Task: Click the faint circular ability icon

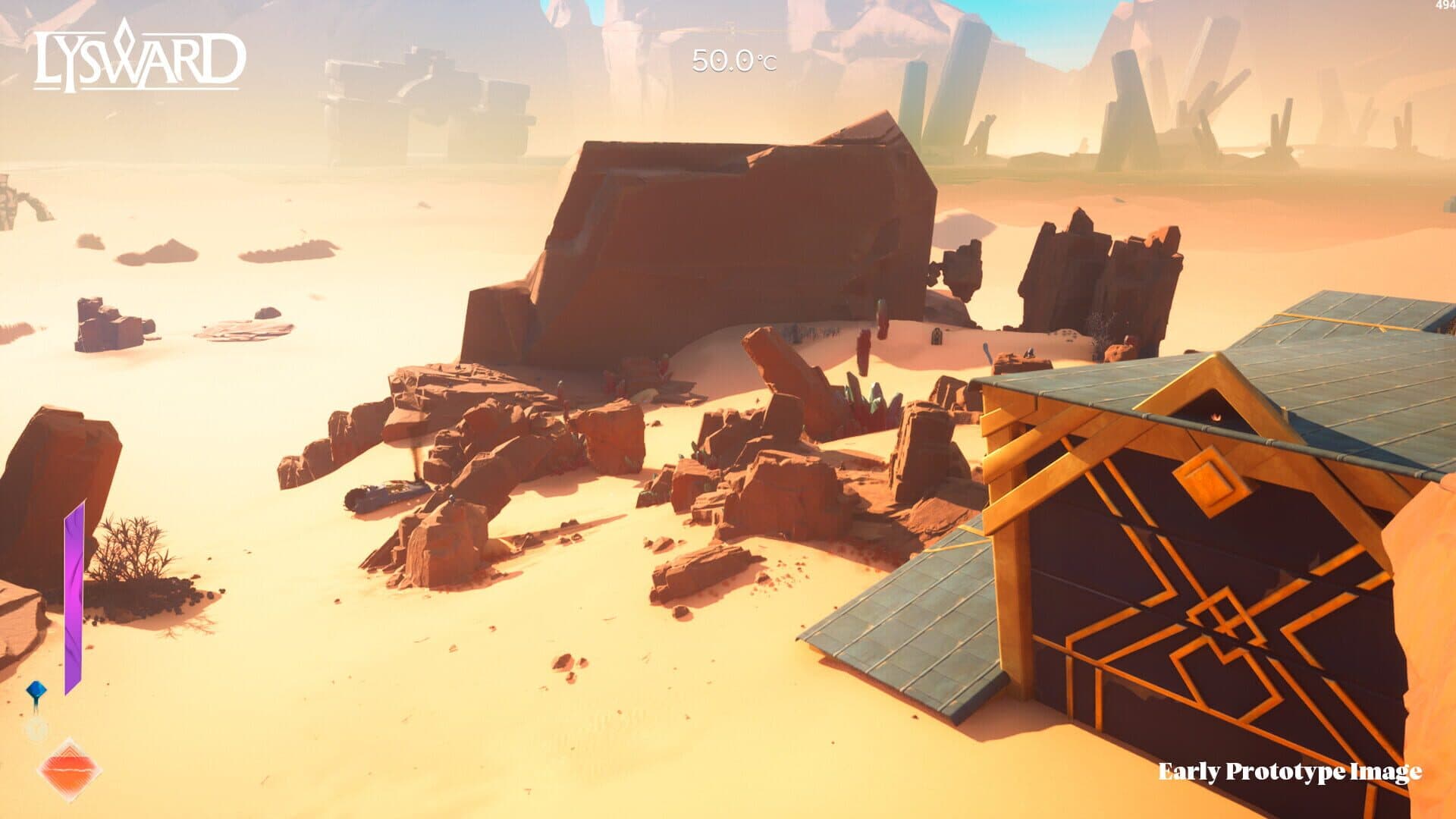Action: click(35, 728)
